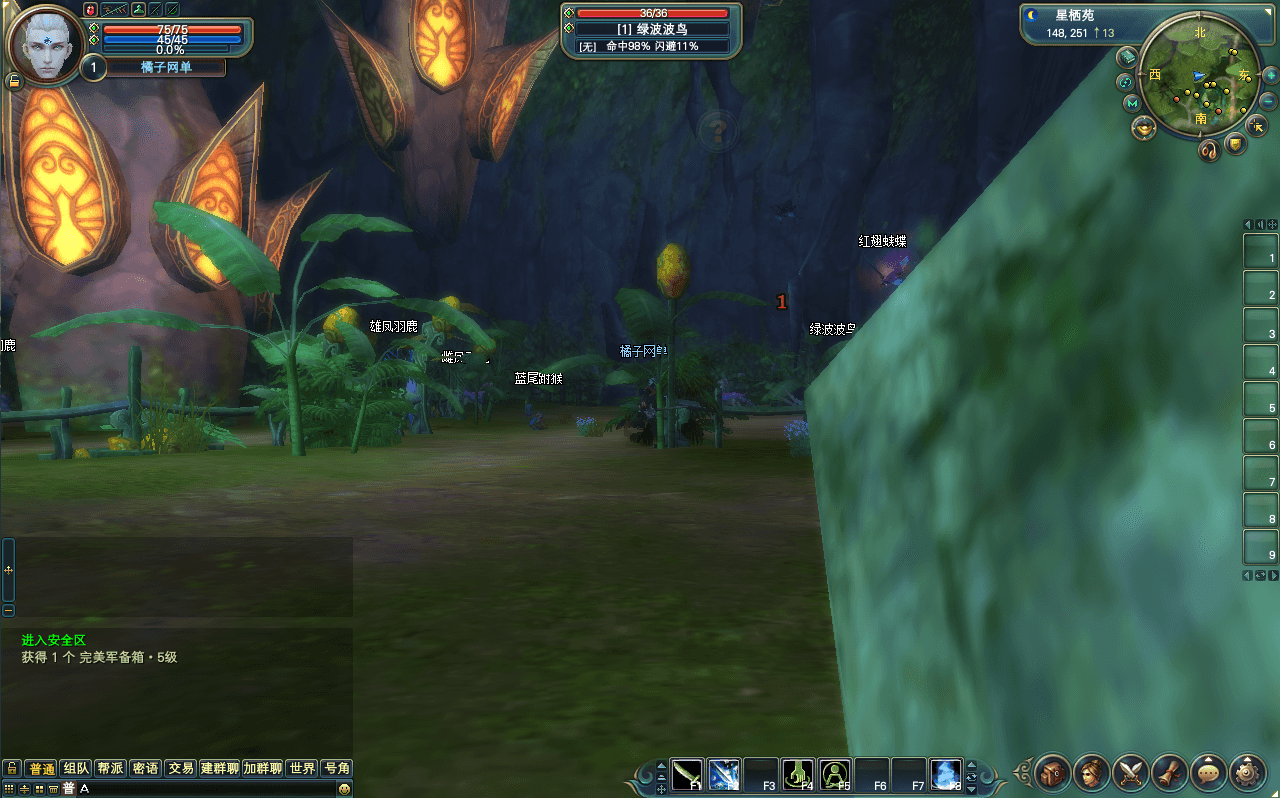Viewport: 1280px width, 798px height.
Task: Select the sword attack skill in F1
Action: point(687,775)
